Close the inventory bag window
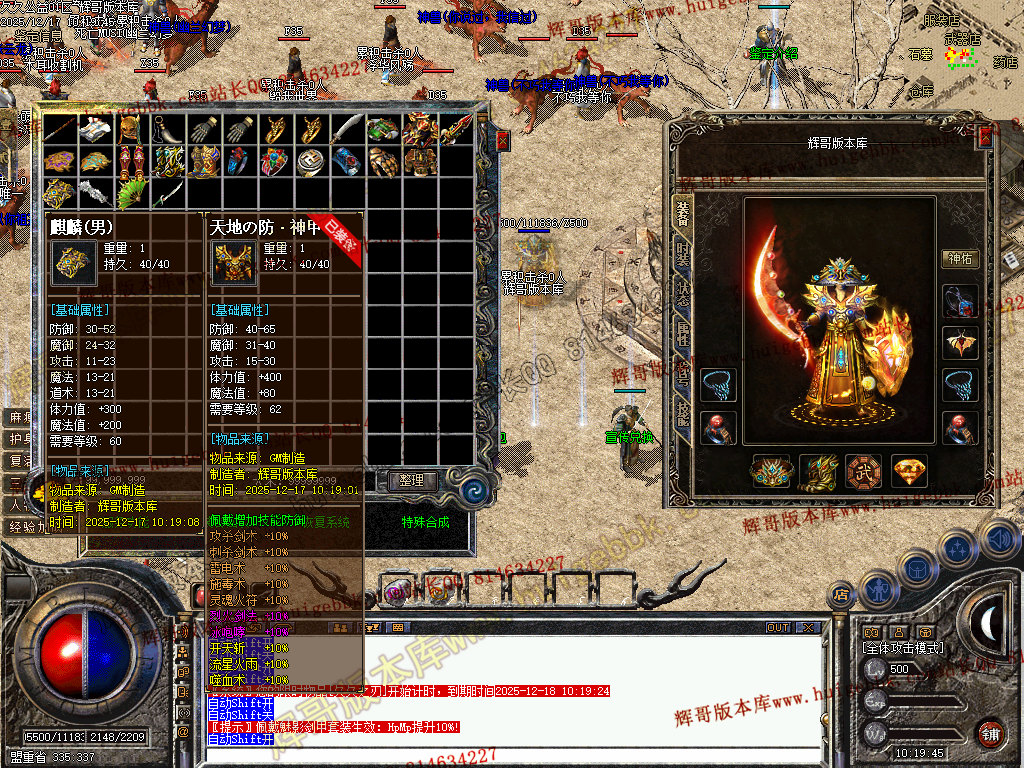 (x=502, y=140)
